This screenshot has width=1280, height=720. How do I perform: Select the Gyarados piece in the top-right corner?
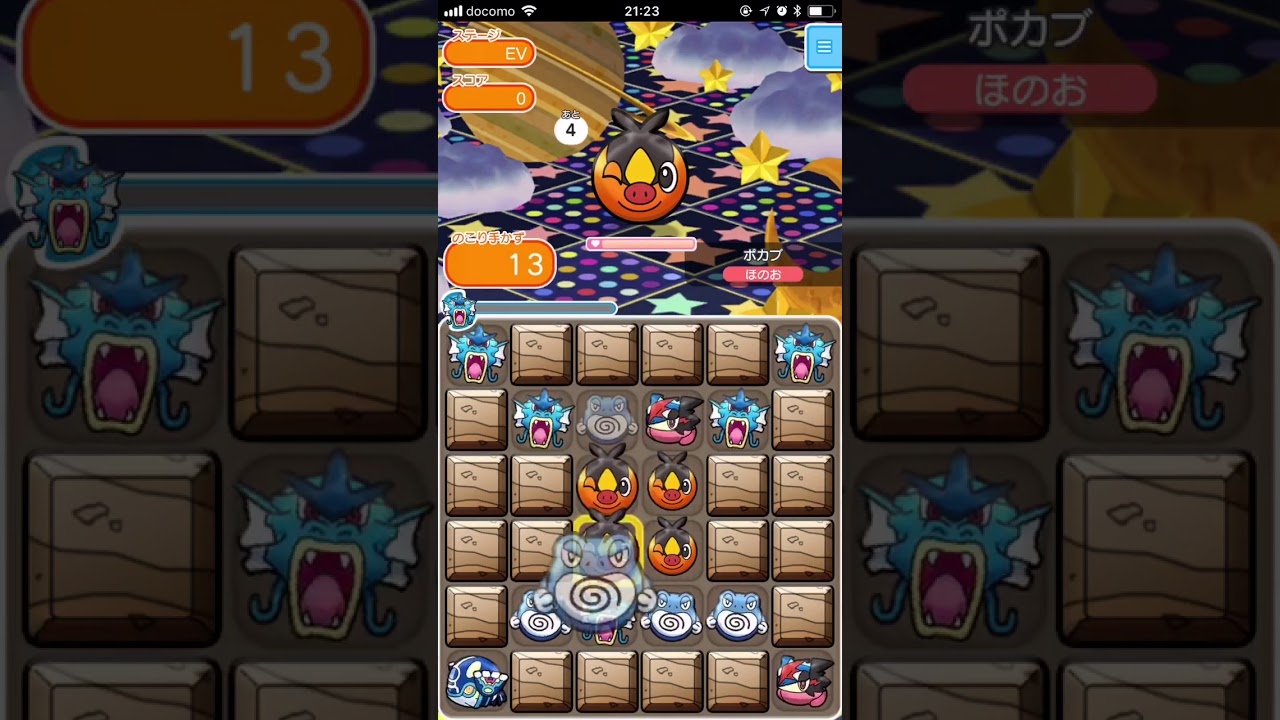803,353
